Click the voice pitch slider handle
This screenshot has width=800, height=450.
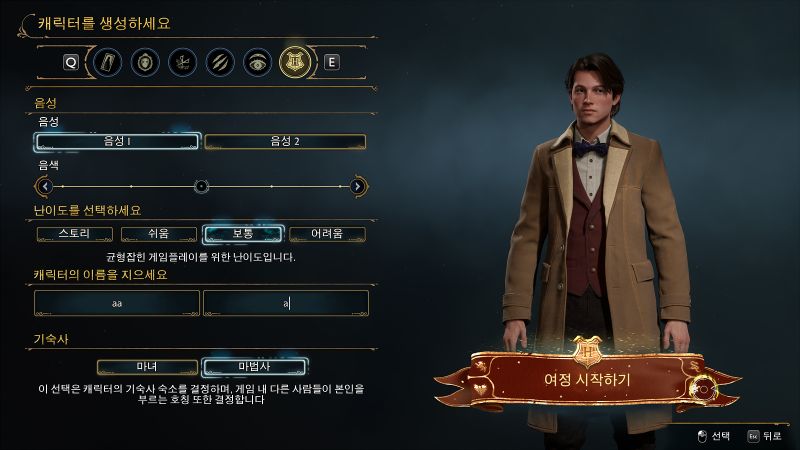pos(201,186)
